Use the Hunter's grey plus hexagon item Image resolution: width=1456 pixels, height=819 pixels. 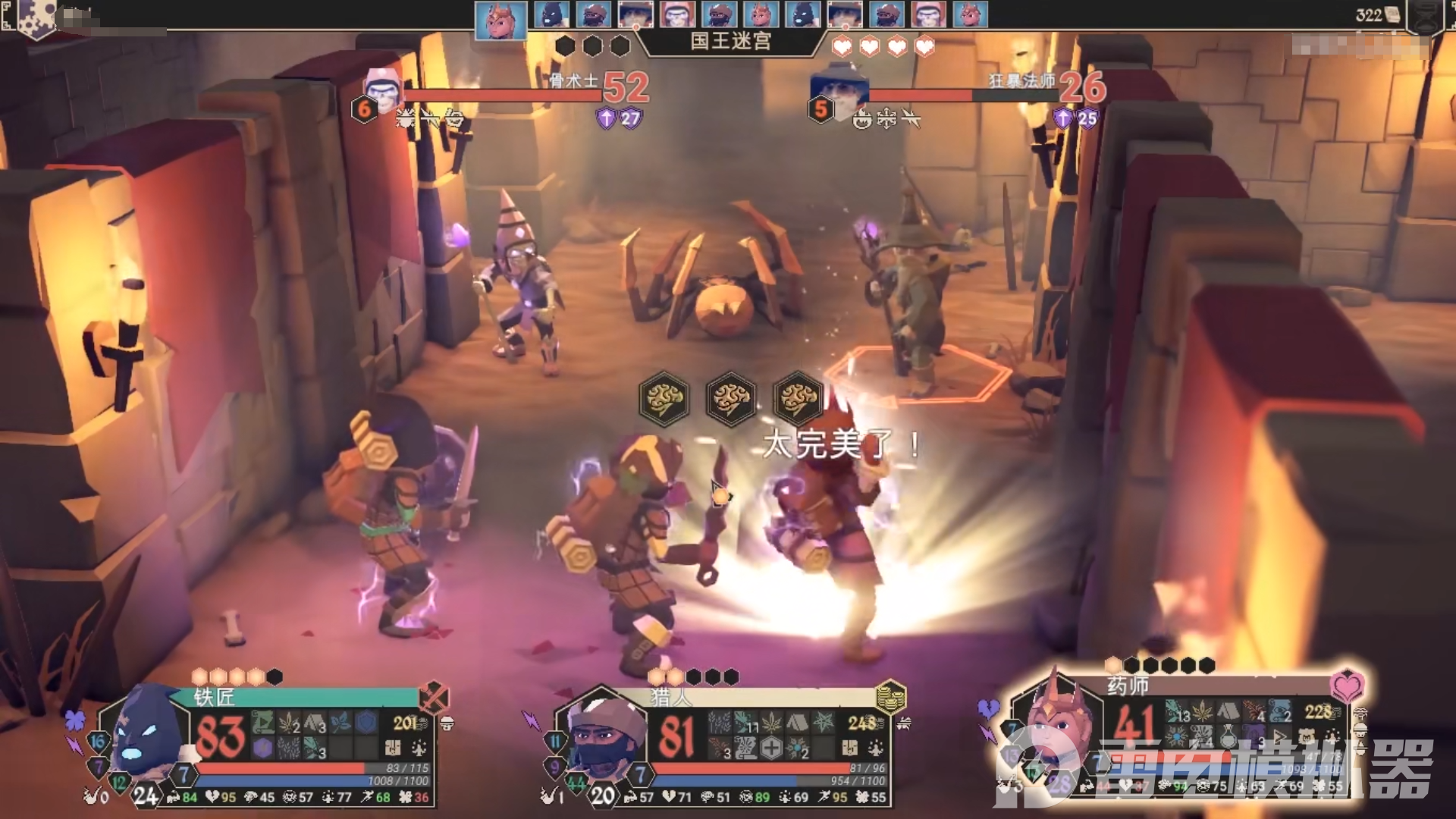(x=771, y=748)
